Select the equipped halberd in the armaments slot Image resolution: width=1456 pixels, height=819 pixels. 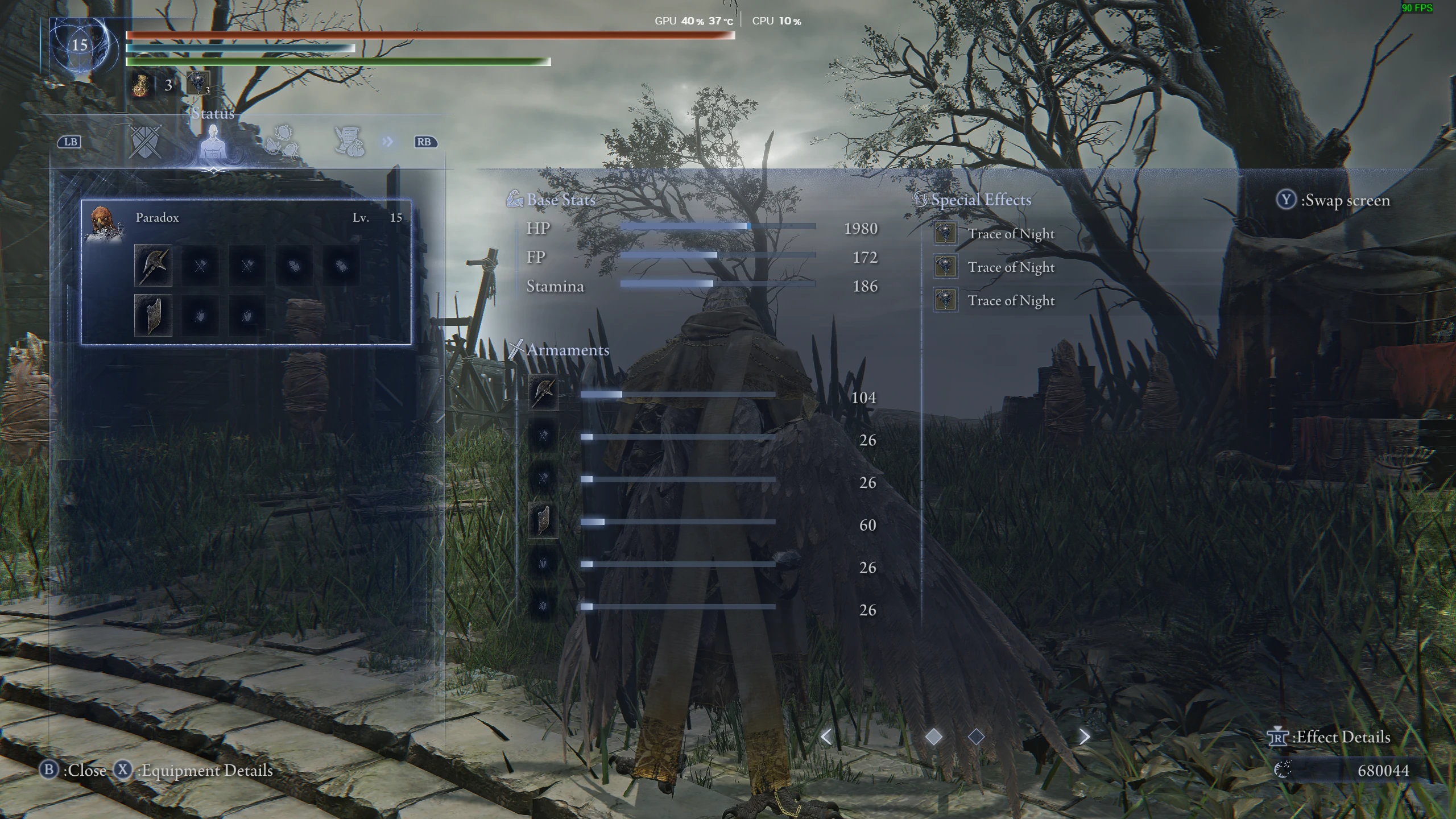152,265
